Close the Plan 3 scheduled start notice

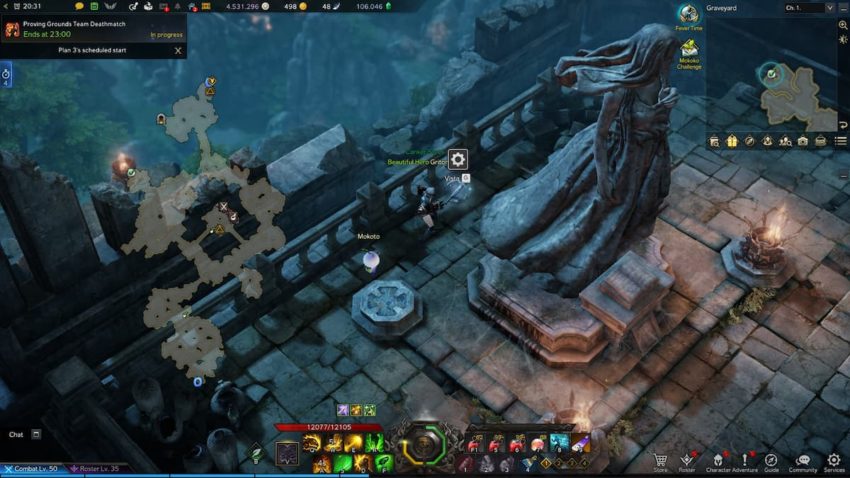tap(178, 50)
